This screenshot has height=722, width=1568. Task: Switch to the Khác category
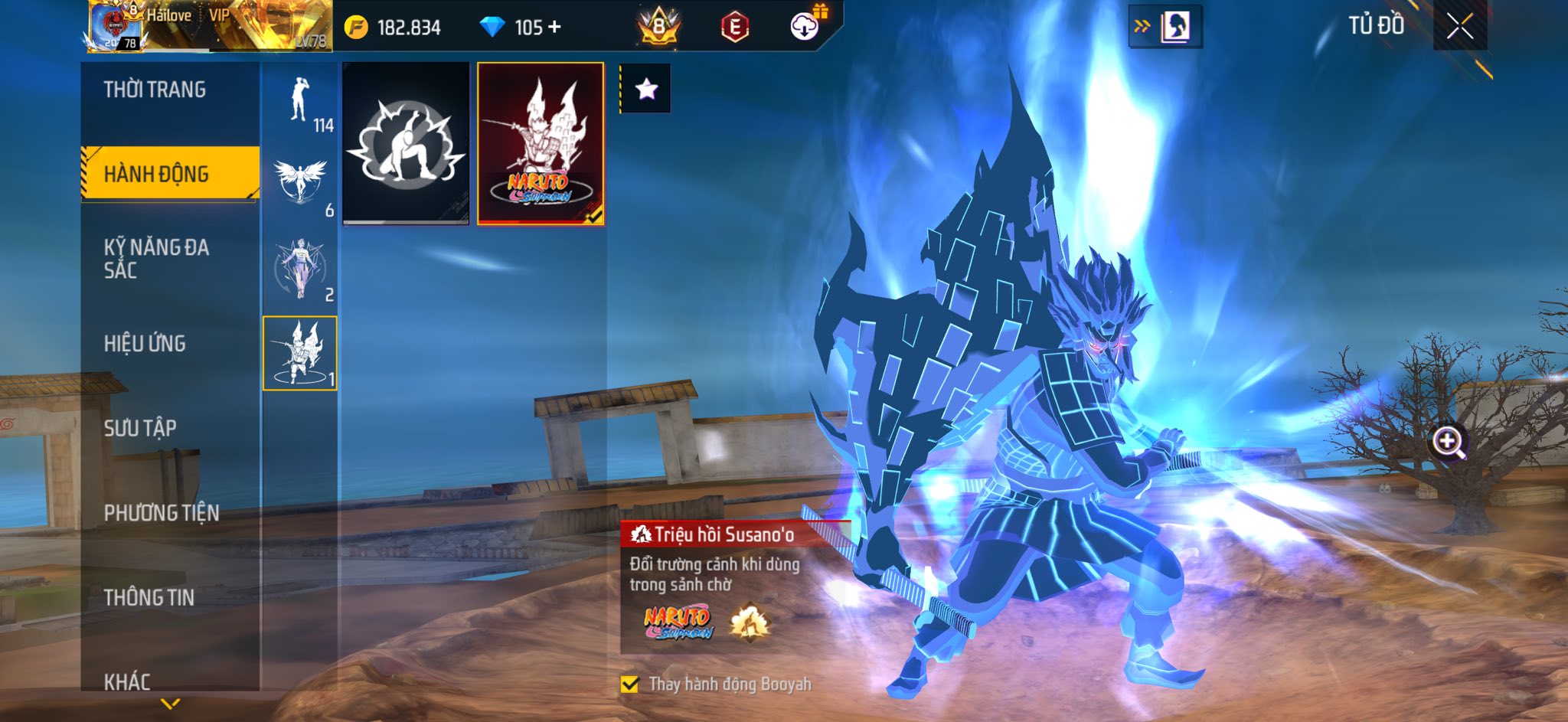click(x=127, y=681)
